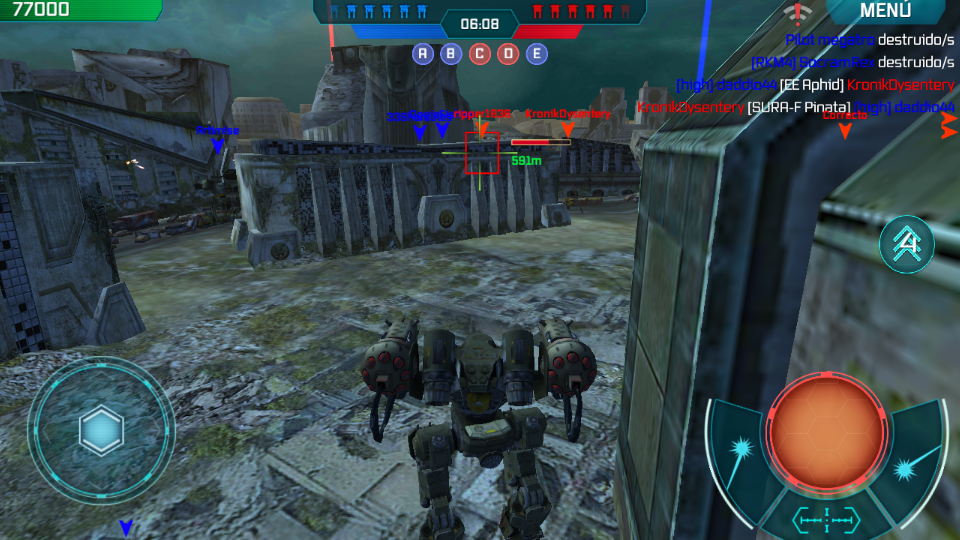This screenshot has width=960, height=540.
Task: Tap the large red fire button
Action: tap(826, 432)
